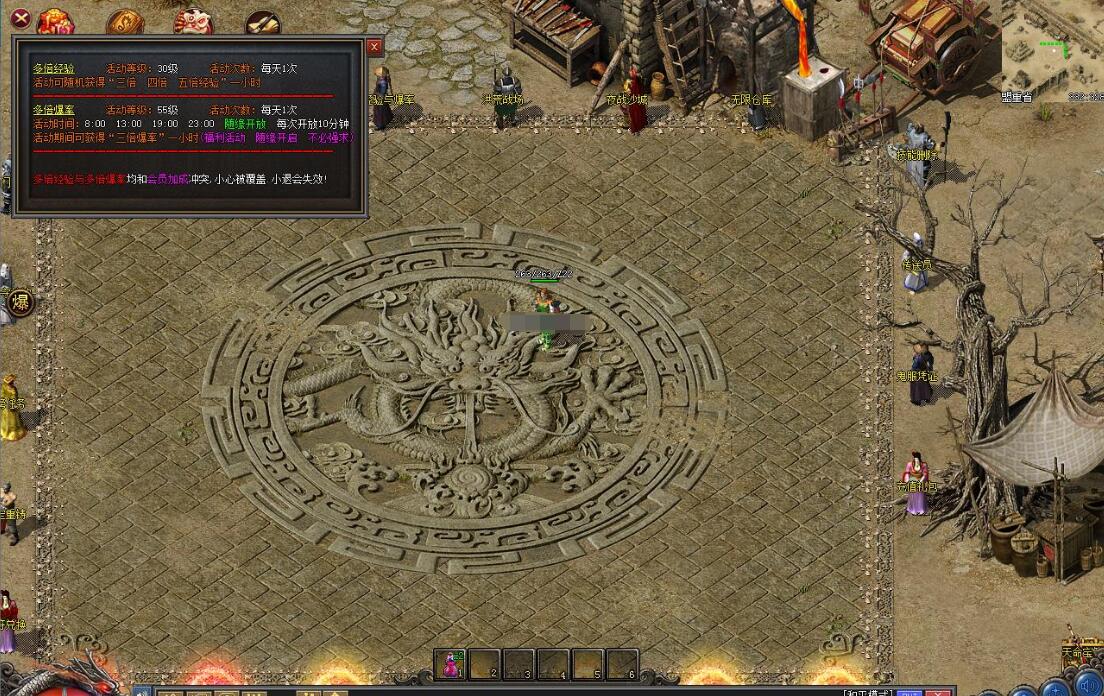The height and width of the screenshot is (696, 1104).
Task: Close the event info panel
Action: [375, 47]
